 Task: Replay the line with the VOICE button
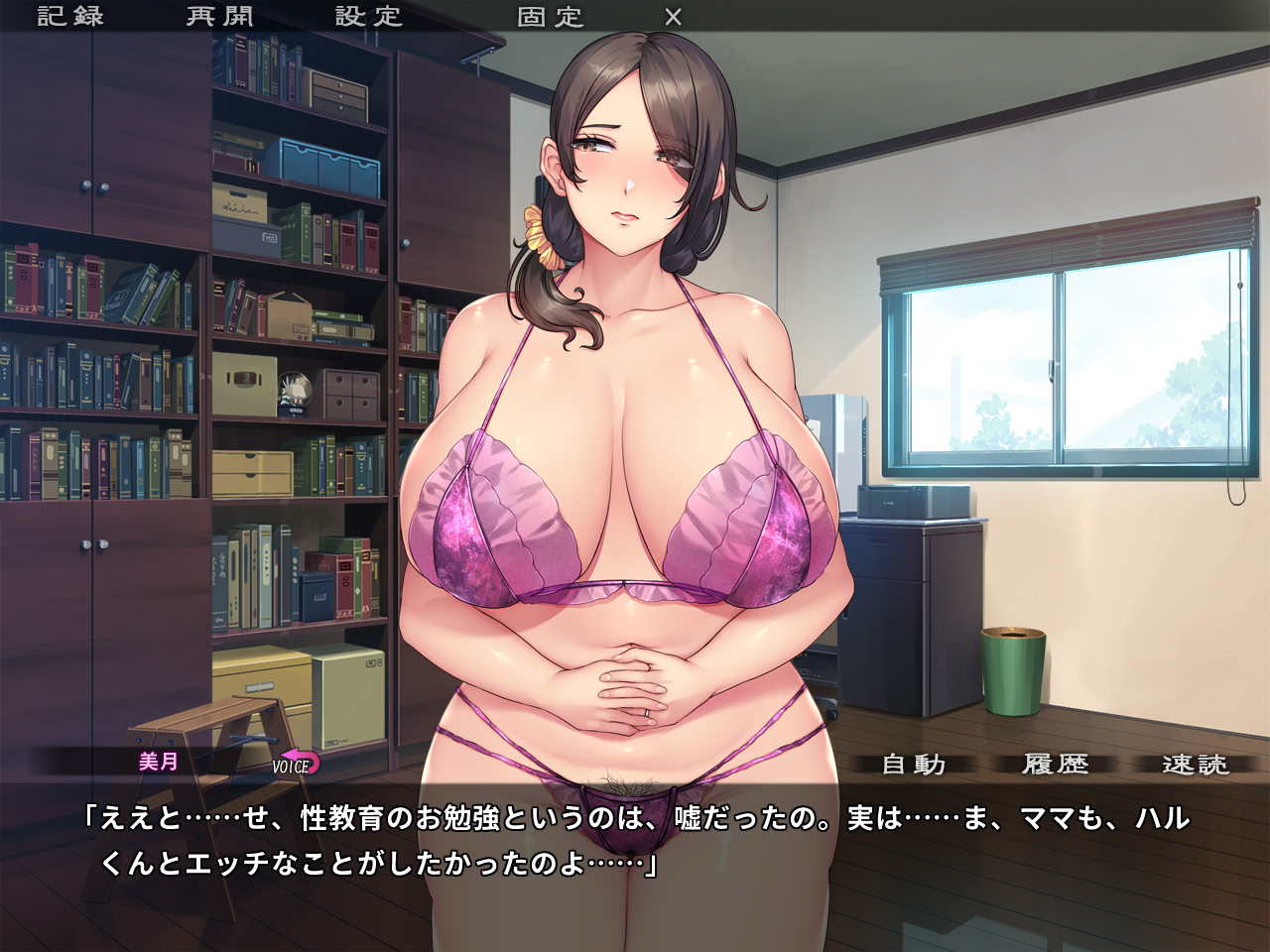pyautogui.click(x=295, y=764)
